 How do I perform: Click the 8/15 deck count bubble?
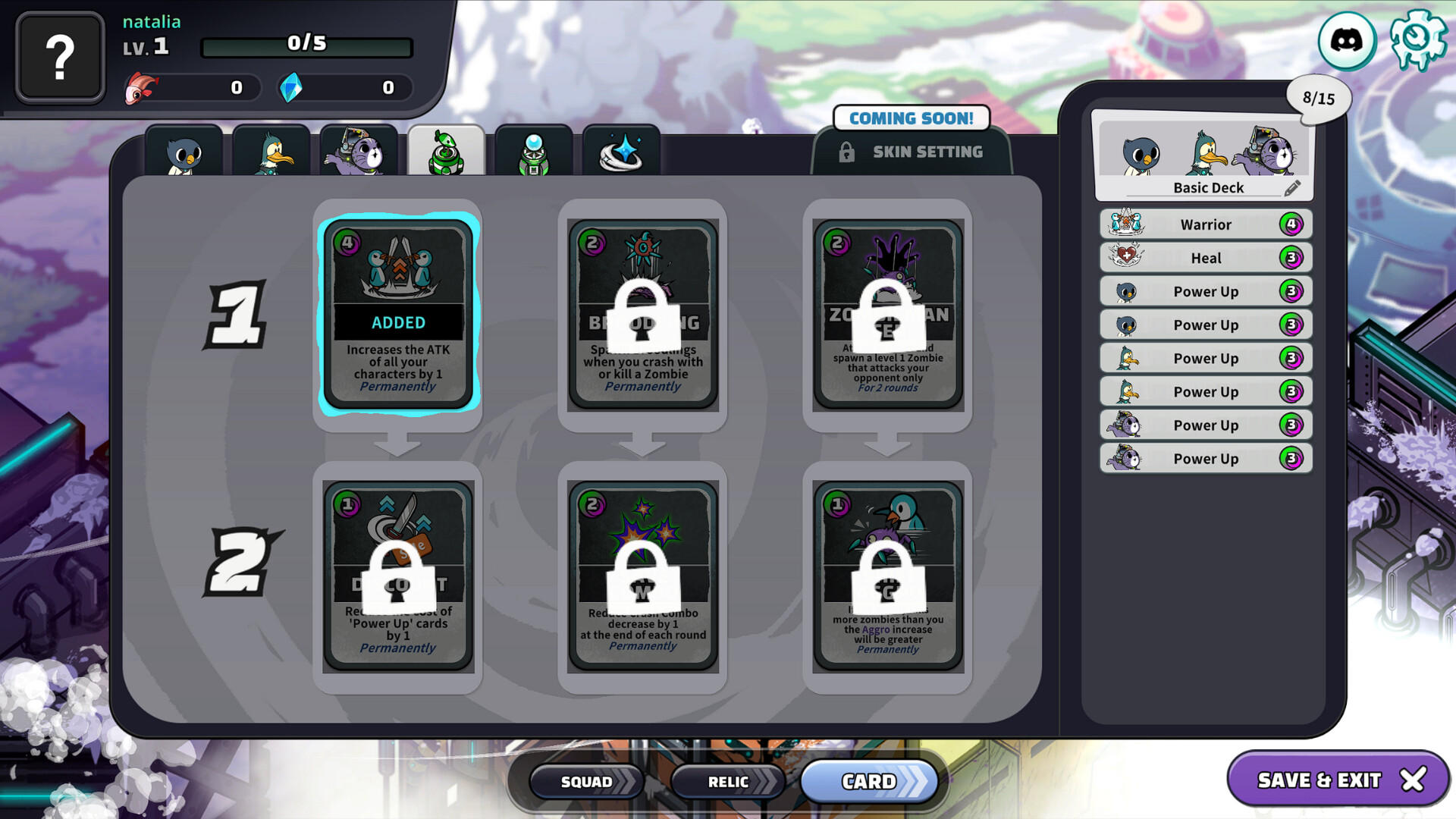tap(1319, 96)
